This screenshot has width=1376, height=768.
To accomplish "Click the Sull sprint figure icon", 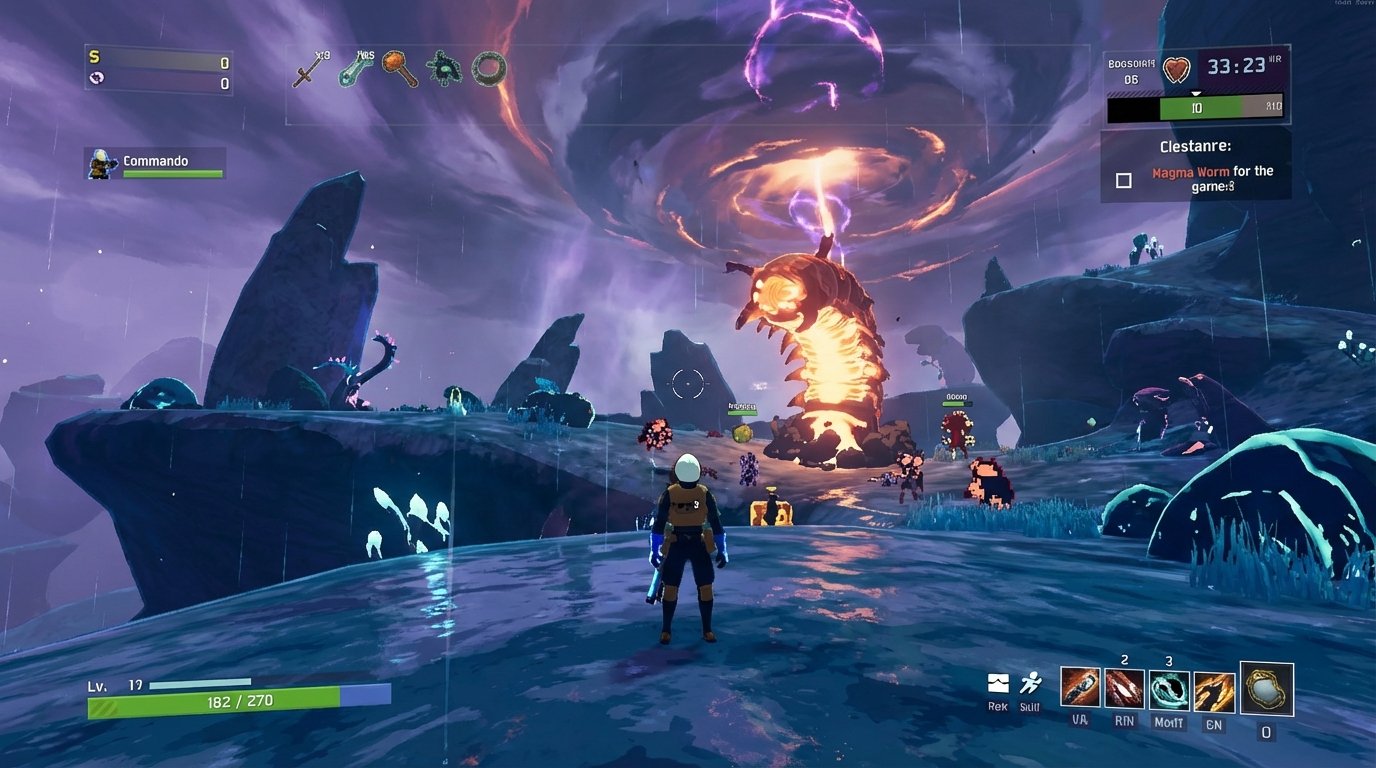I will [1031, 683].
